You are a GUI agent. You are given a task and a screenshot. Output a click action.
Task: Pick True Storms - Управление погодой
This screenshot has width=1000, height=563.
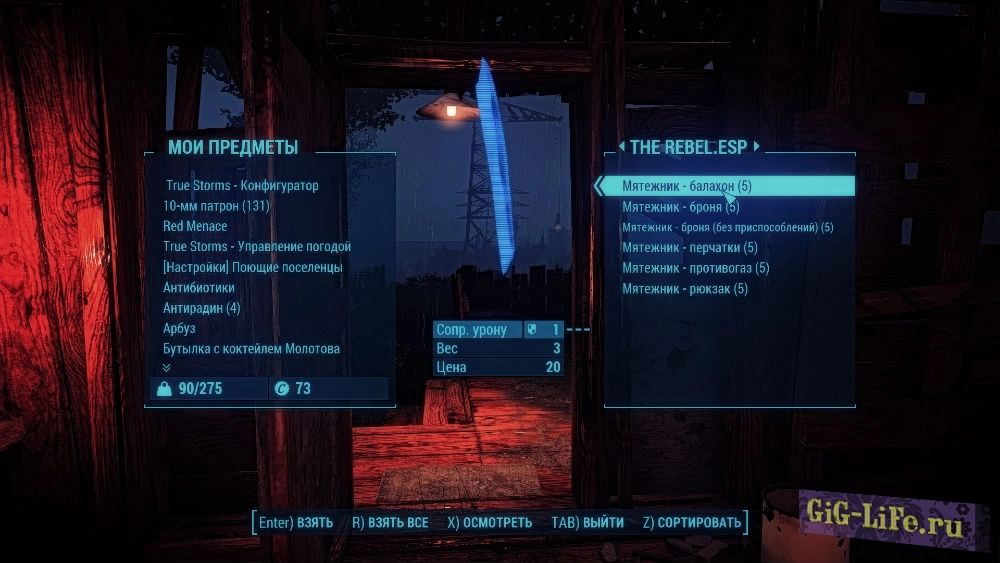tap(257, 246)
